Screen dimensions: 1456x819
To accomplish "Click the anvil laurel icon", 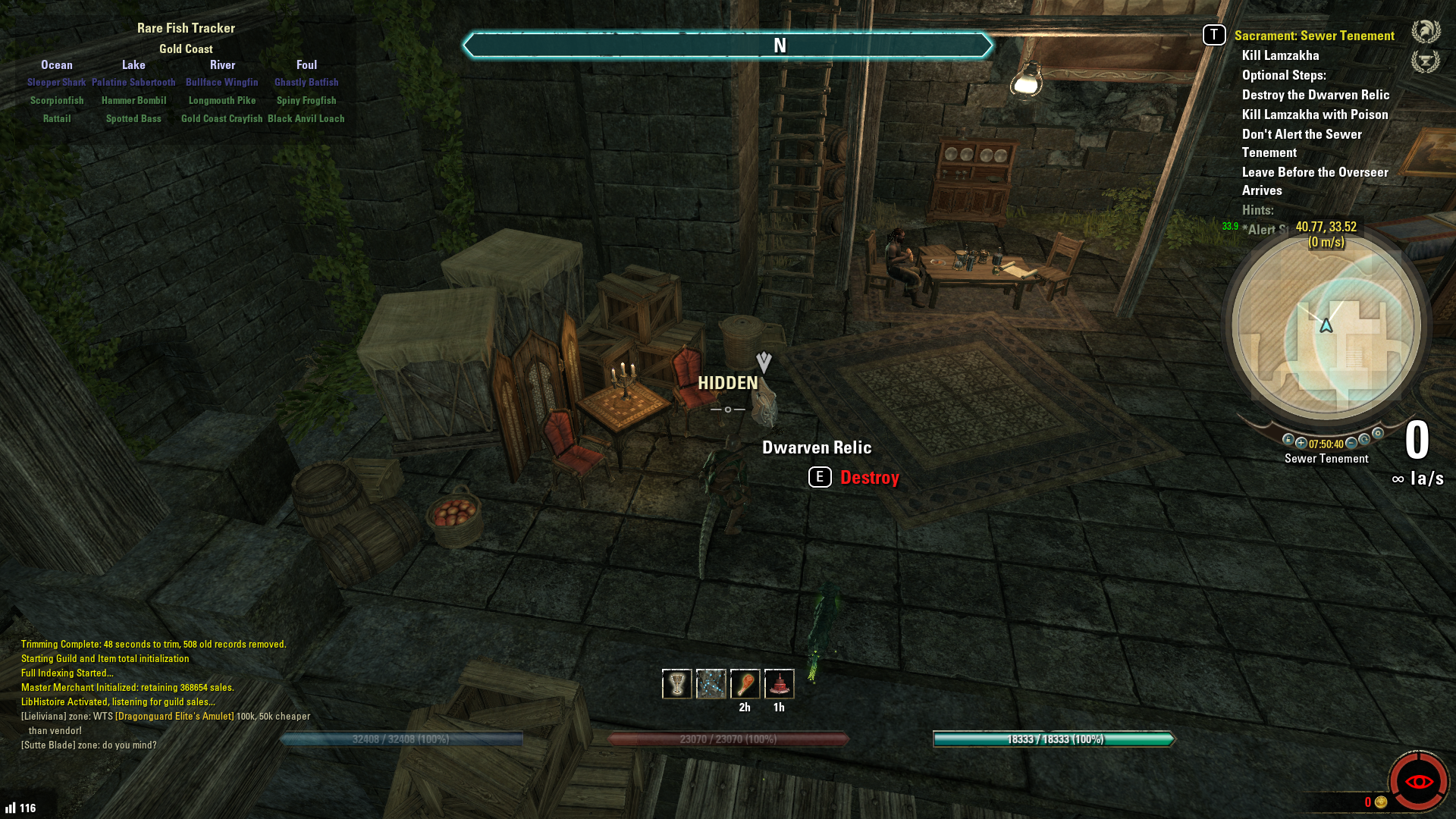I will coord(1425,61).
